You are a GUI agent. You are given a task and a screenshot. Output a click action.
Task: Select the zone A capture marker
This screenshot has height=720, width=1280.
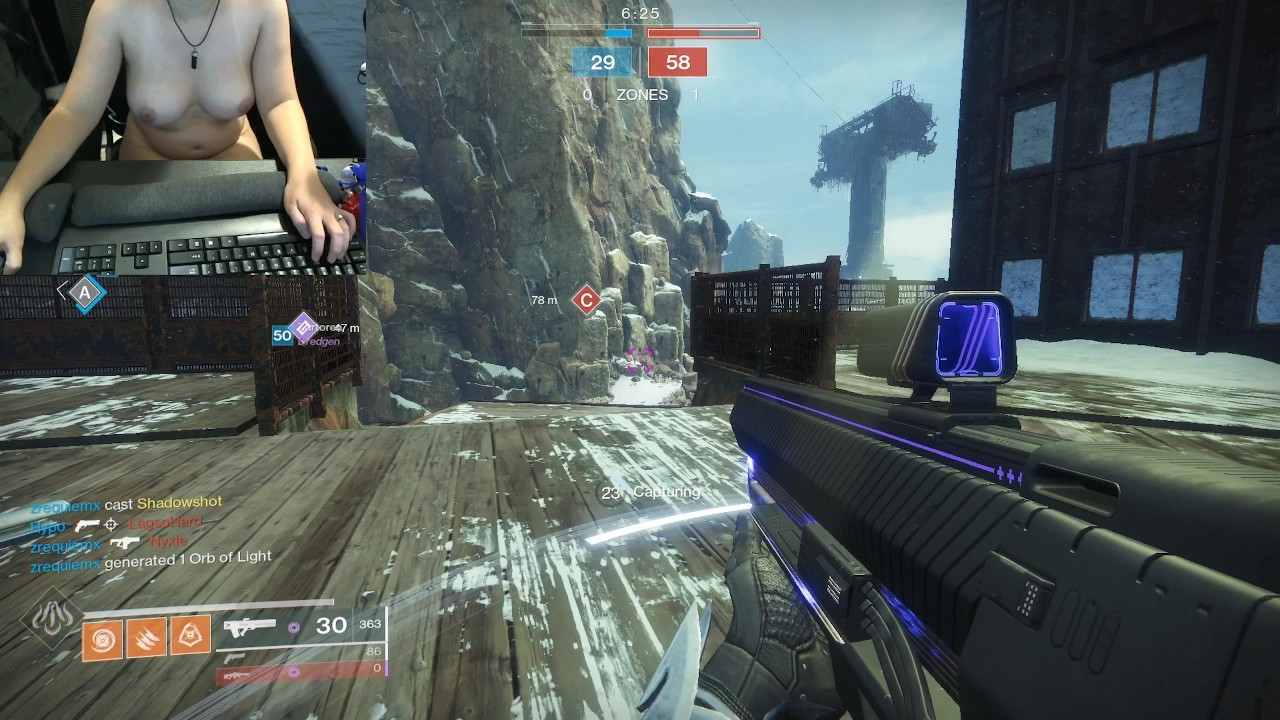86,293
